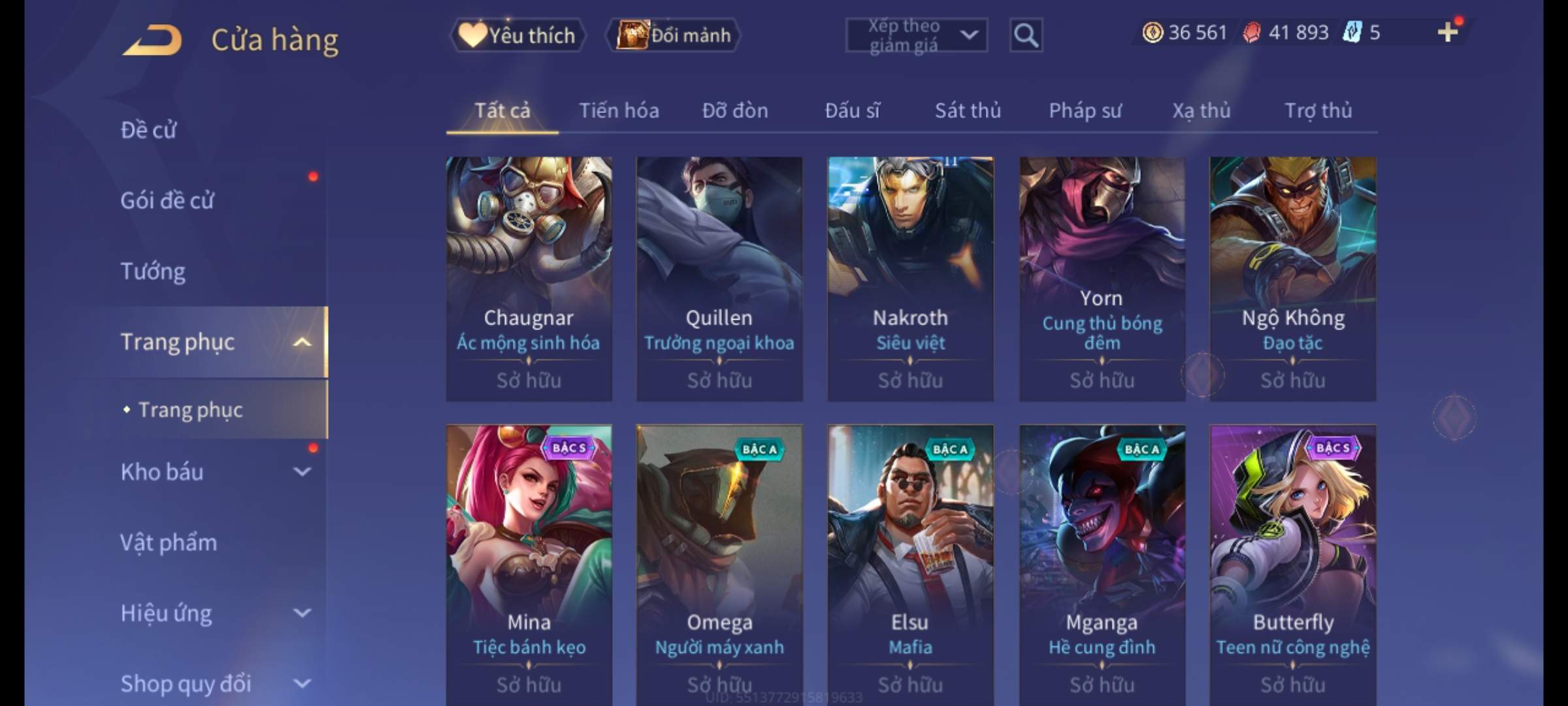1568x706 pixels.
Task: View the Butterfly Teen nữ công nghệ skin
Action: click(x=1292, y=562)
